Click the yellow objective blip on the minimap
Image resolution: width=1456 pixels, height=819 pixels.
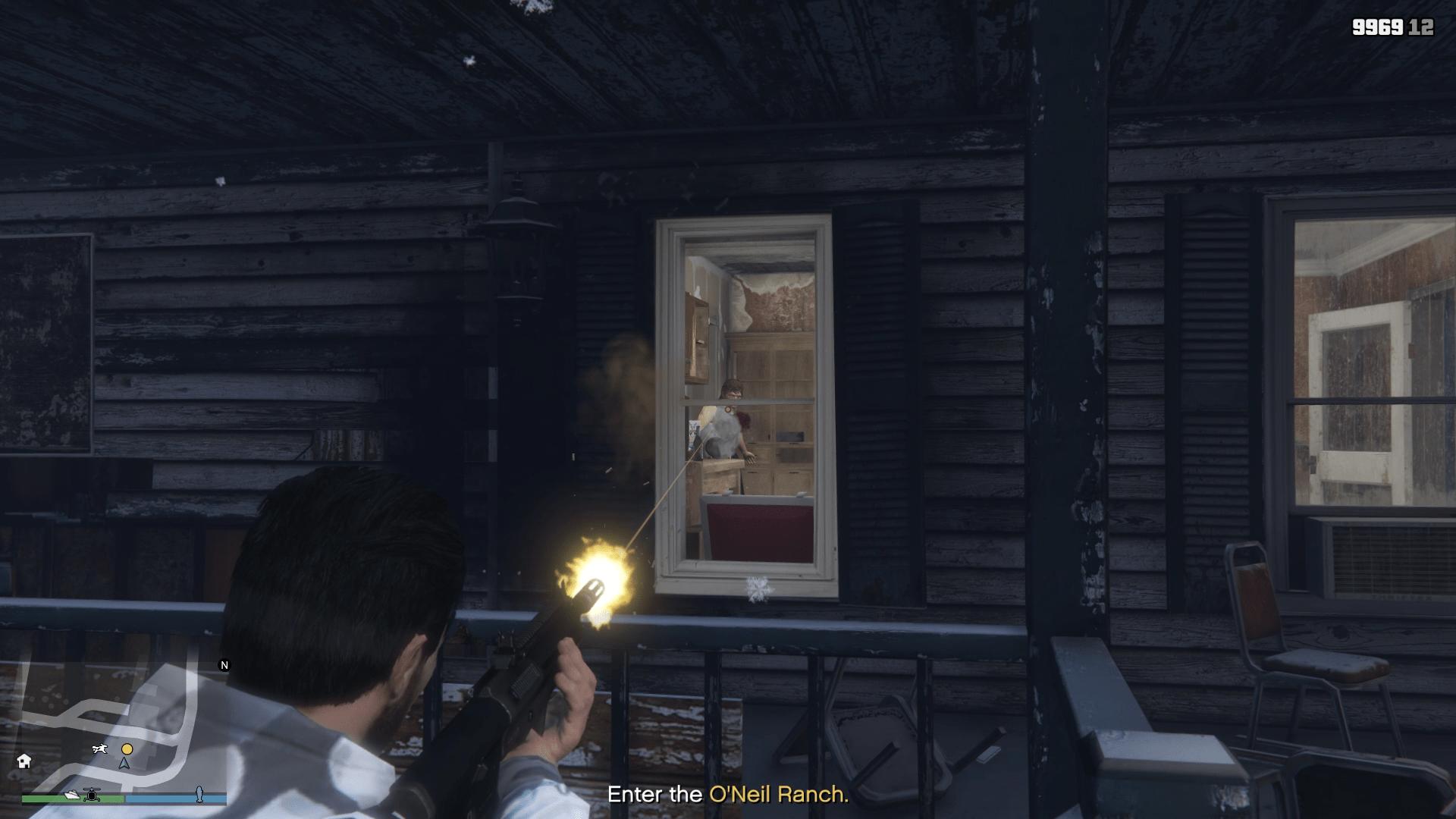127,749
